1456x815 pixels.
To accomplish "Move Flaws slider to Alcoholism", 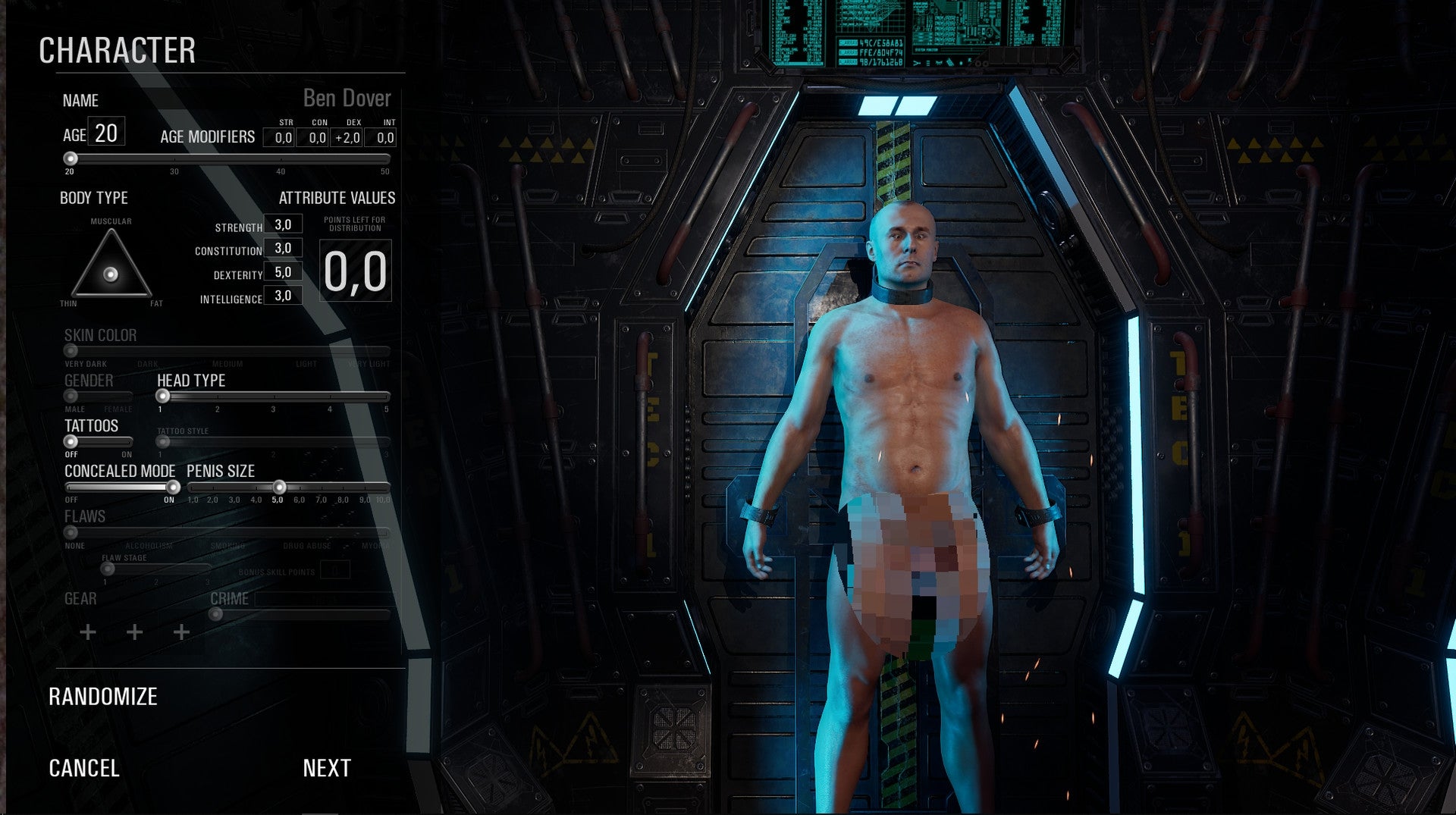I will (149, 531).
